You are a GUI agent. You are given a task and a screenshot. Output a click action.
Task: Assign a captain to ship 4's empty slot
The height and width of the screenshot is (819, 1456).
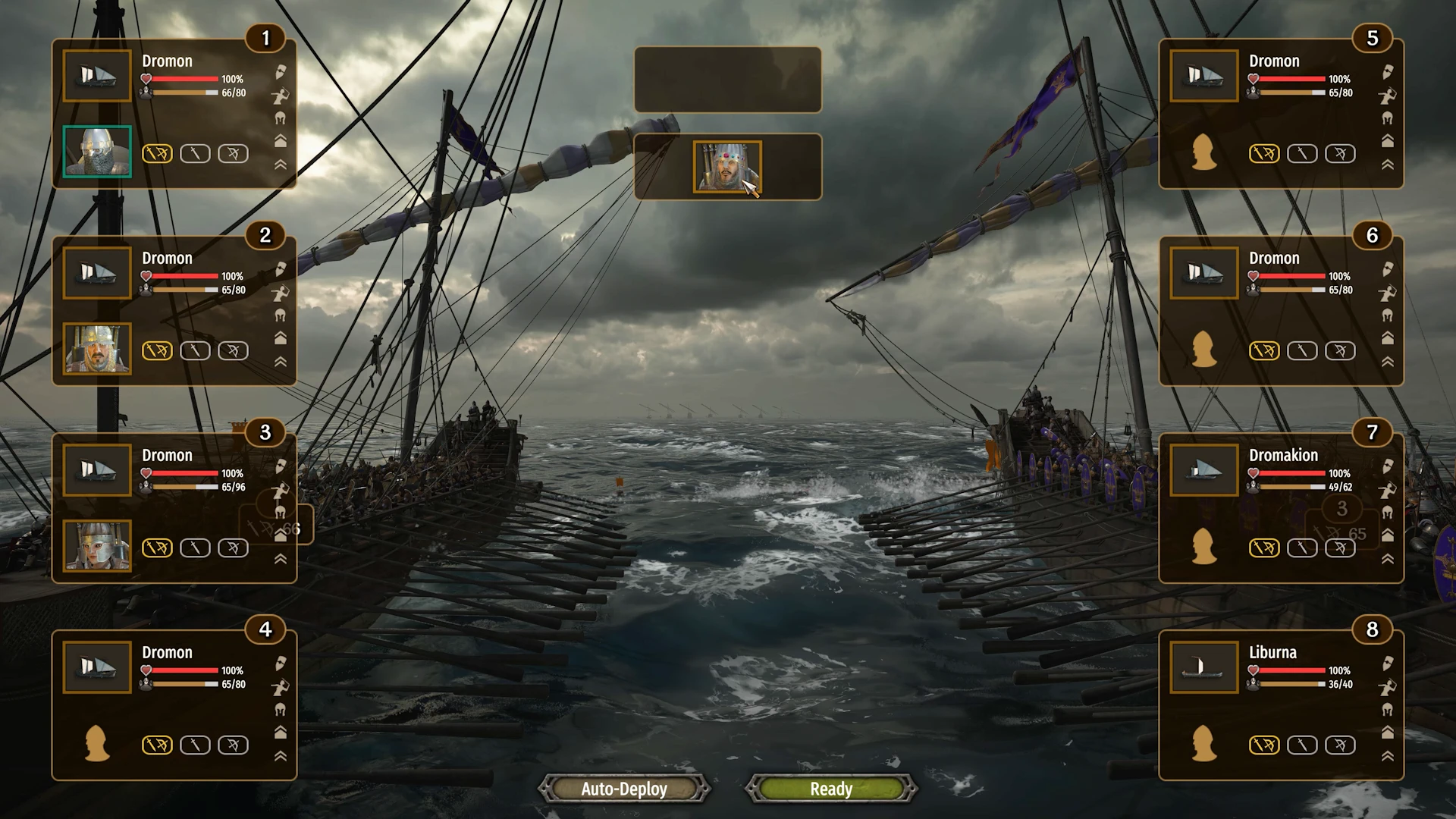point(97,743)
